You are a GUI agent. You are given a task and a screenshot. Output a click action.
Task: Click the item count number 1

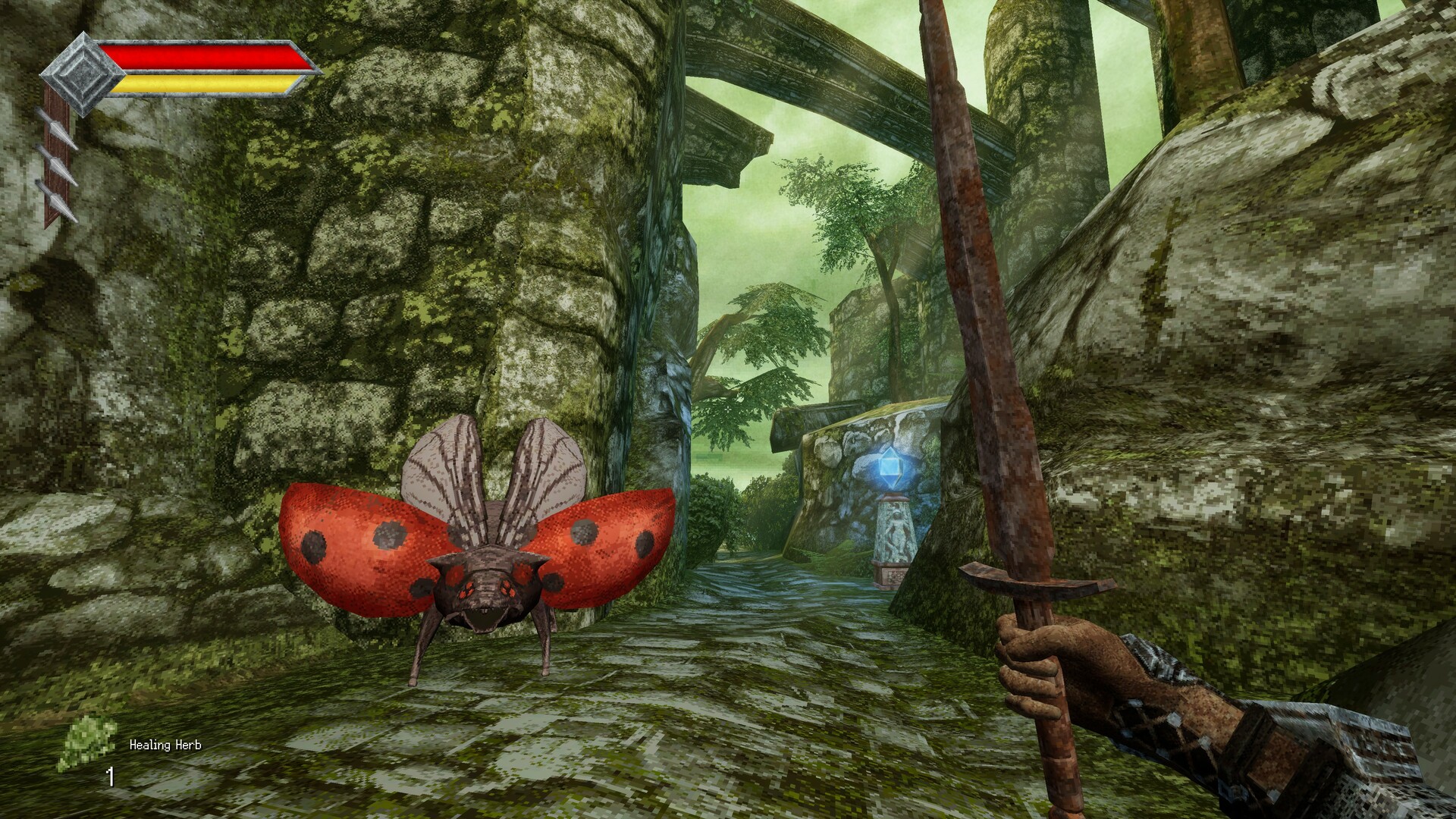(109, 775)
